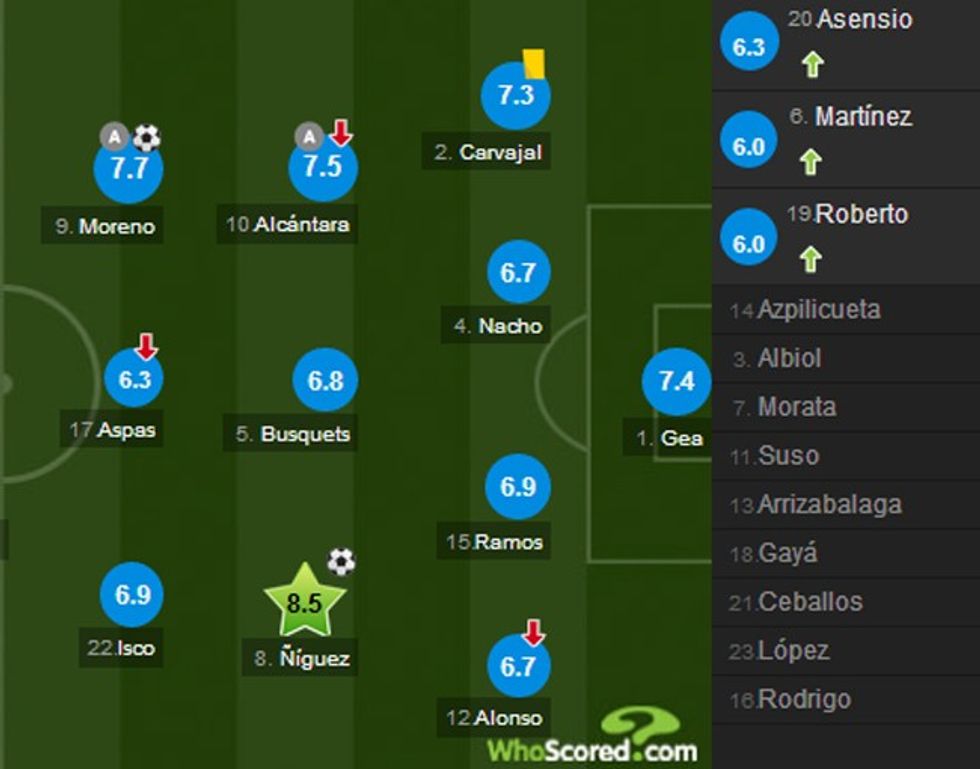Click Aspas's 6.3 rating circle
Screen dimensions: 980x769
coord(133,380)
